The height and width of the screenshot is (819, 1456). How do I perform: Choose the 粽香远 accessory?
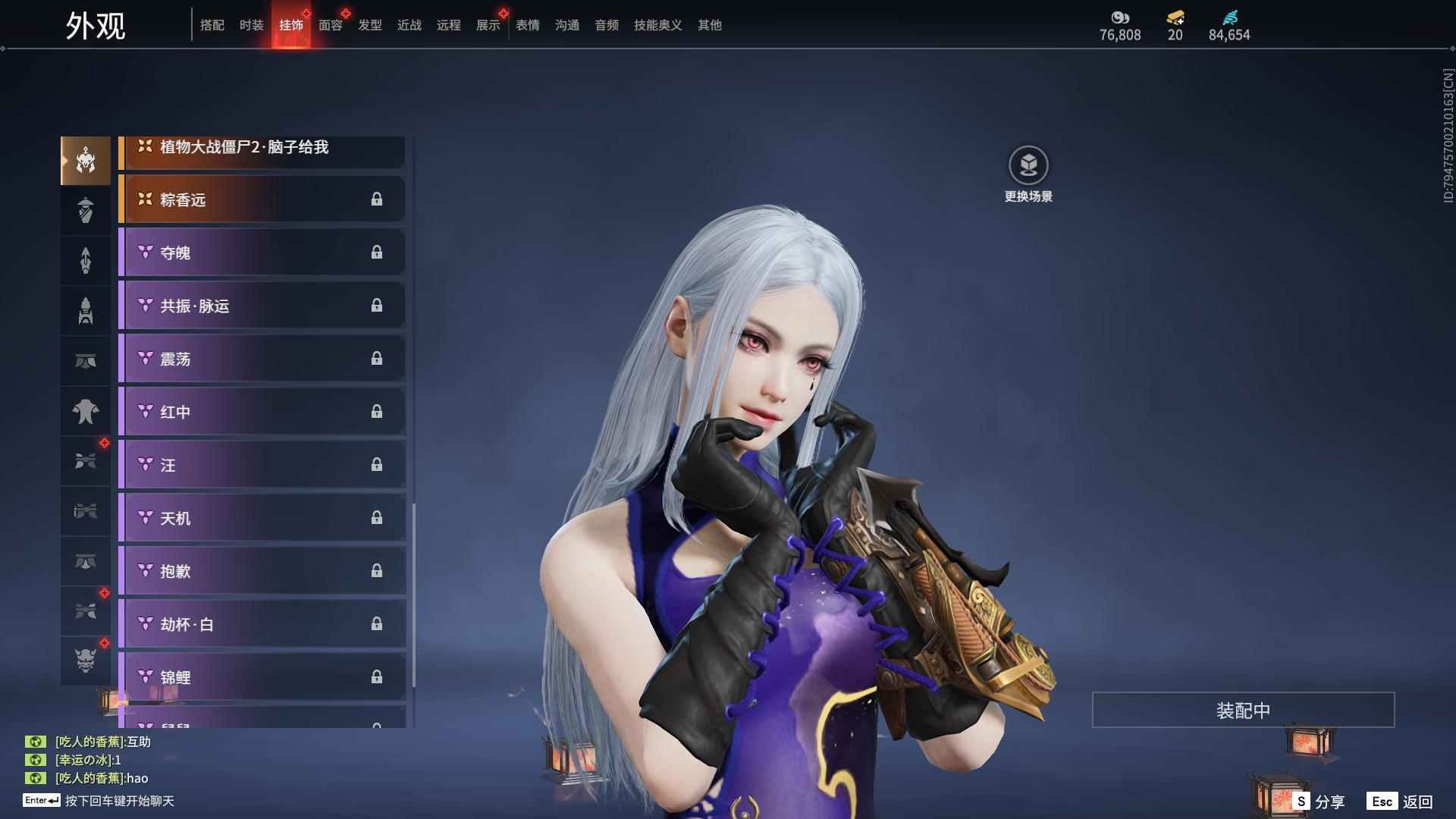[262, 199]
